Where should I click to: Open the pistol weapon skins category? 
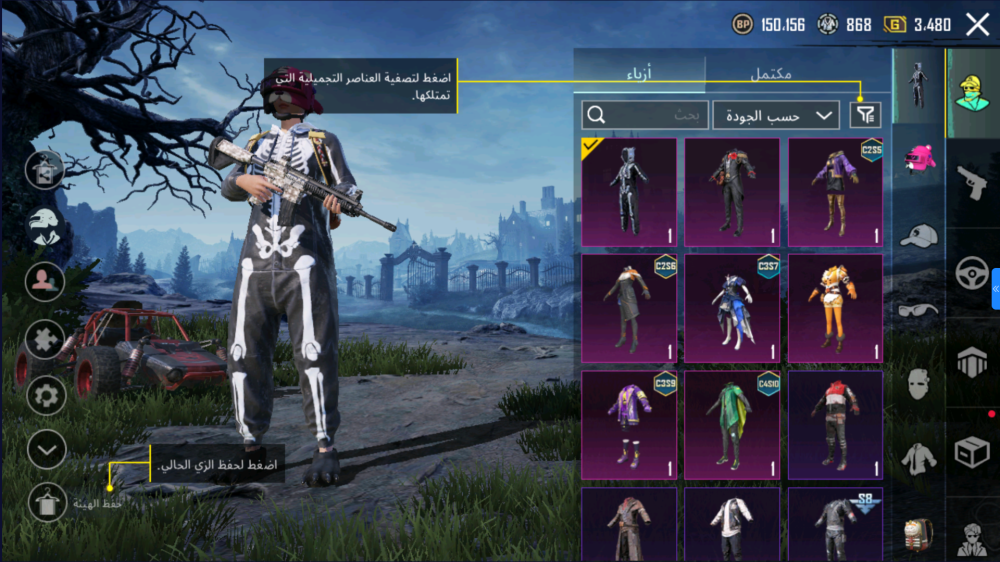971,181
